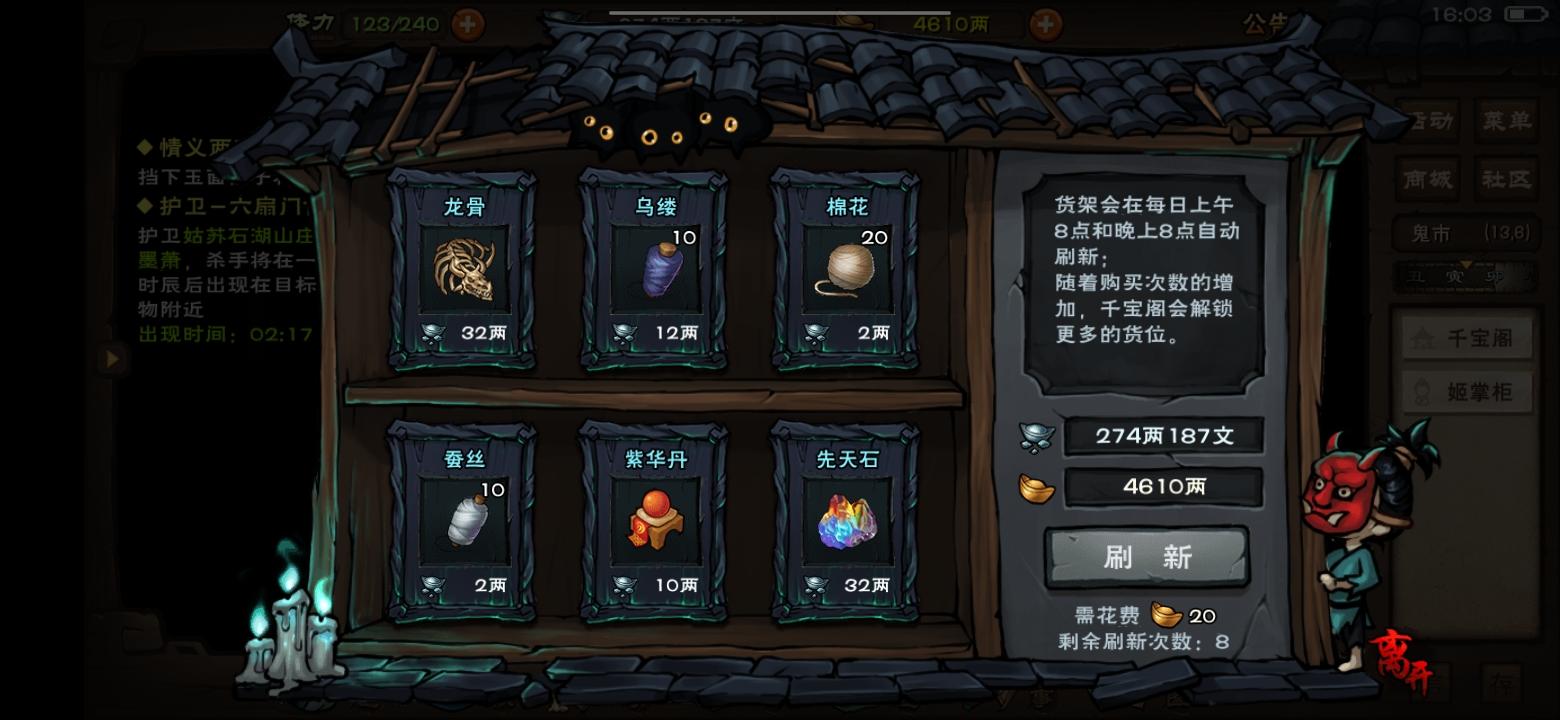1560x720 pixels.
Task: Open the 商城 mall
Action: (x=1429, y=177)
